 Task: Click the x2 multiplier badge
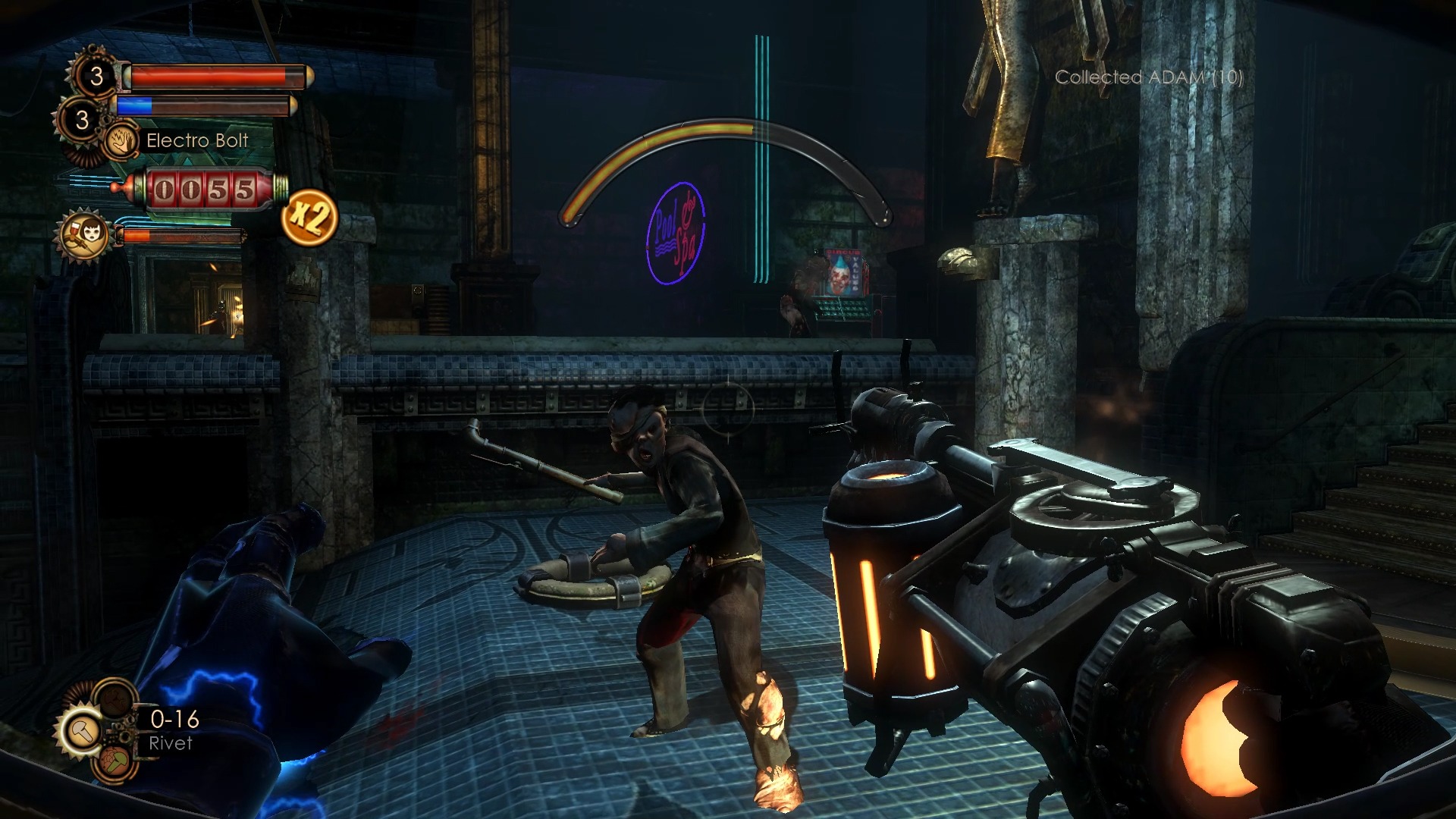pos(309,218)
